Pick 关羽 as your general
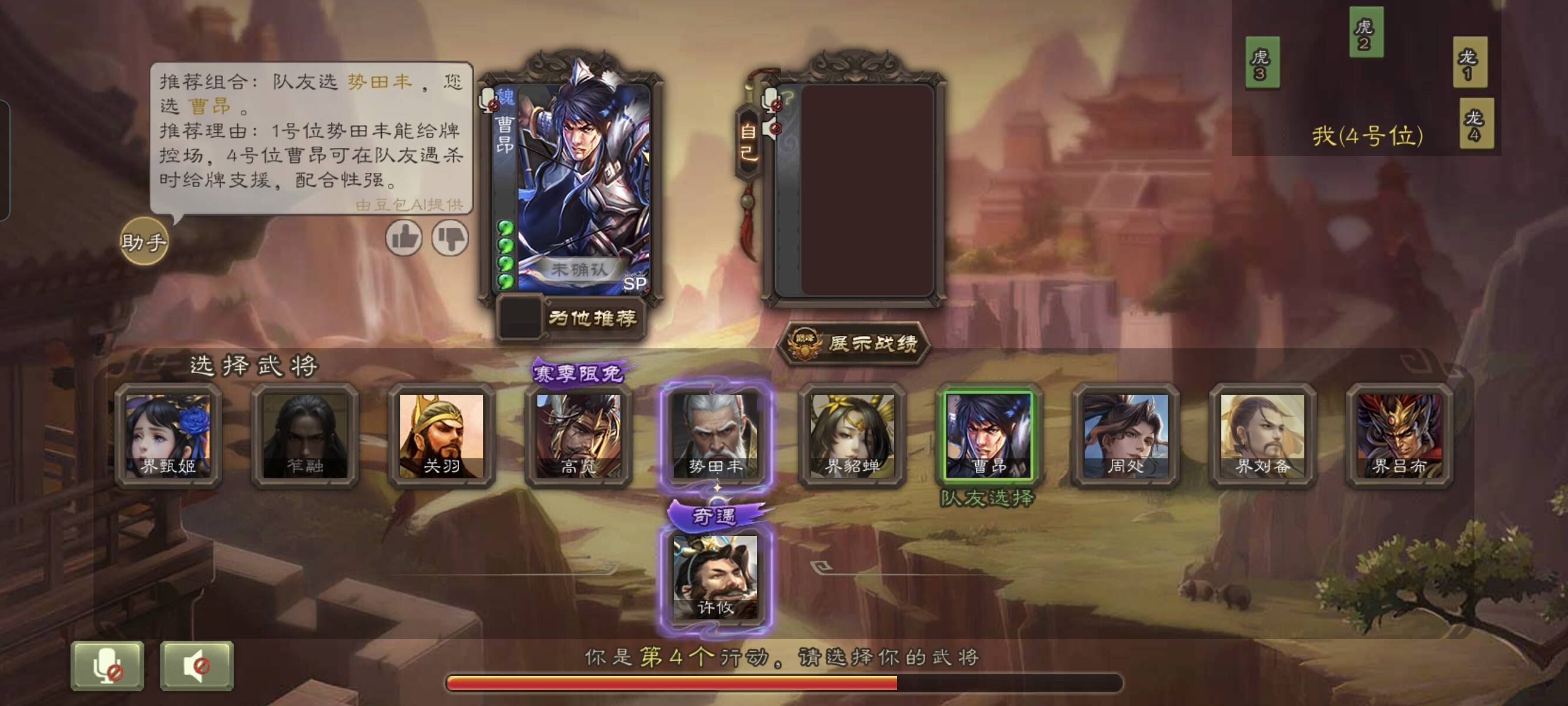The height and width of the screenshot is (706, 1568). click(441, 435)
